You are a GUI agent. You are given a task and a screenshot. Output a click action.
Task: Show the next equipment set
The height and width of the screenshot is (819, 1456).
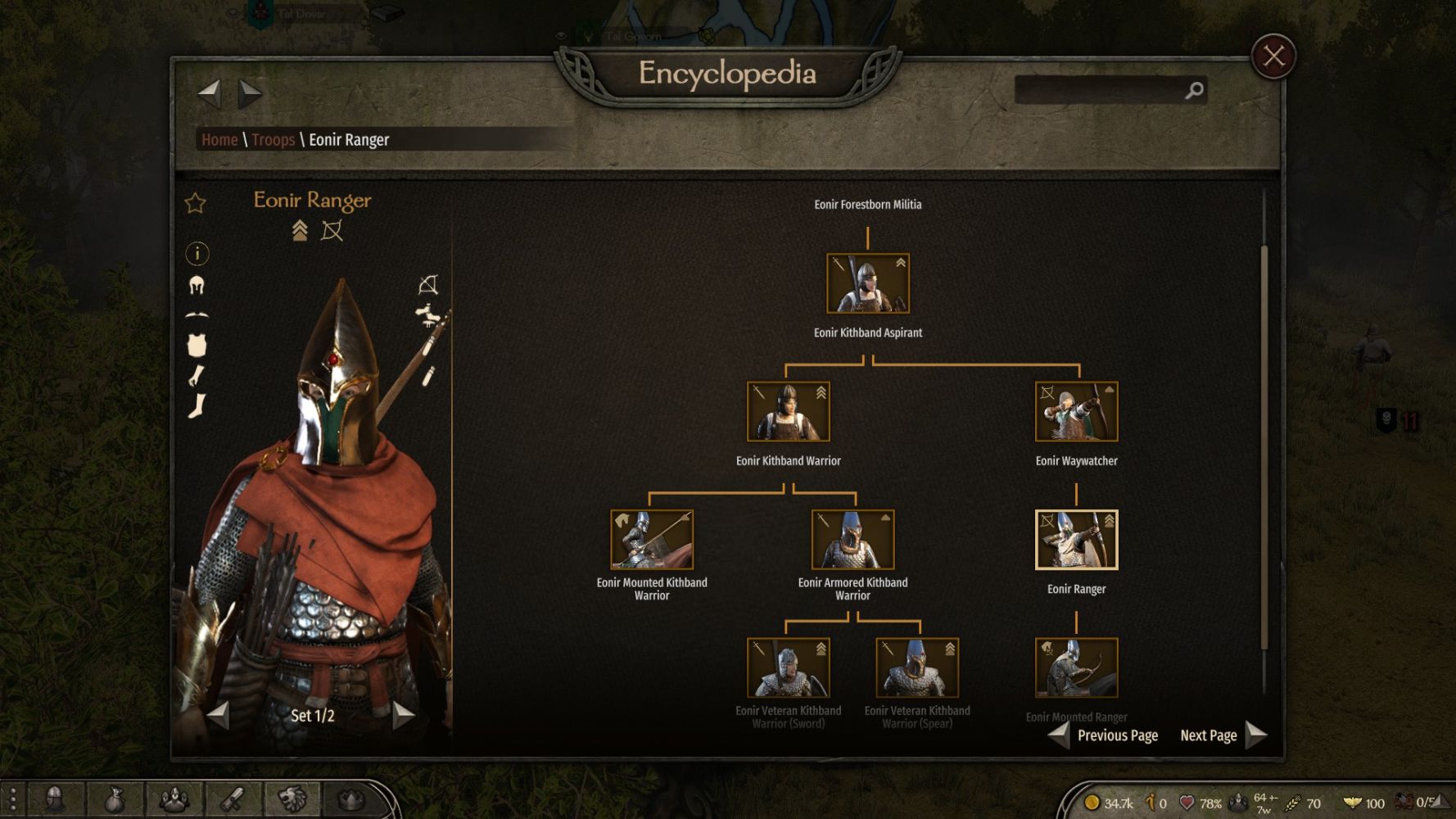402,715
